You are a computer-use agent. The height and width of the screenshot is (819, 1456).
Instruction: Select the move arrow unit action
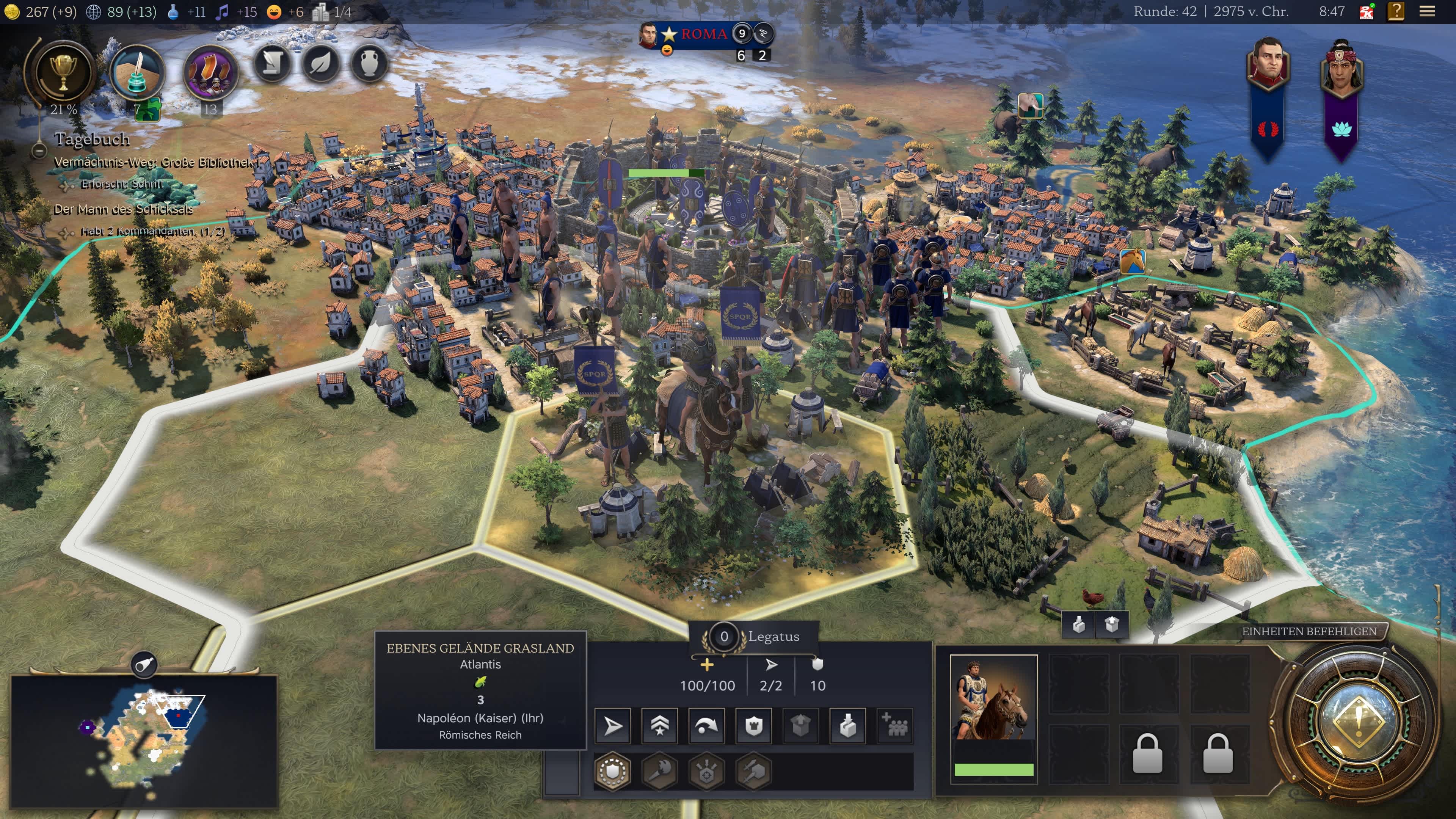pyautogui.click(x=613, y=726)
